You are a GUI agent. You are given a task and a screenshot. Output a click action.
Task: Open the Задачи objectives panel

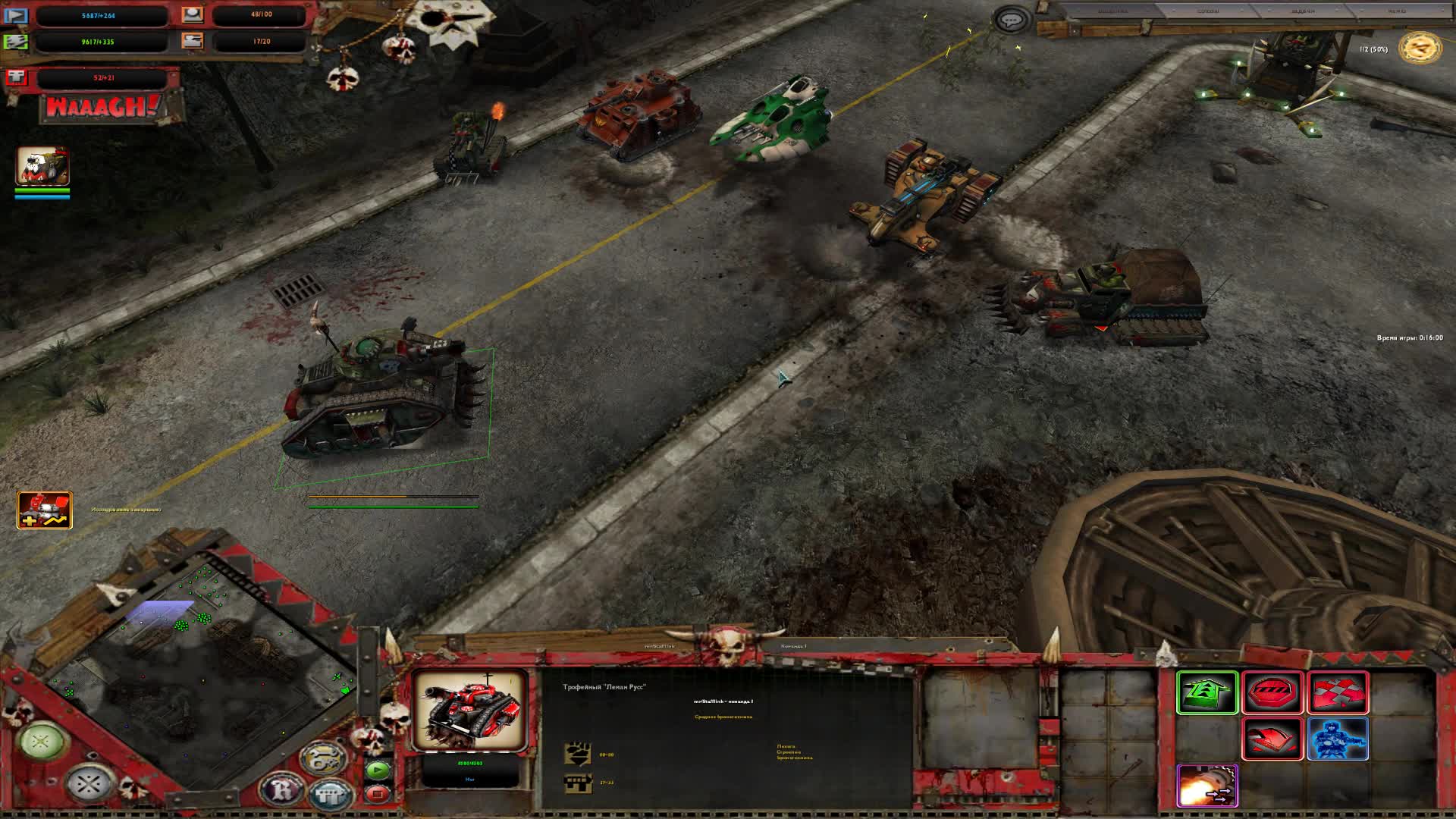(1301, 11)
